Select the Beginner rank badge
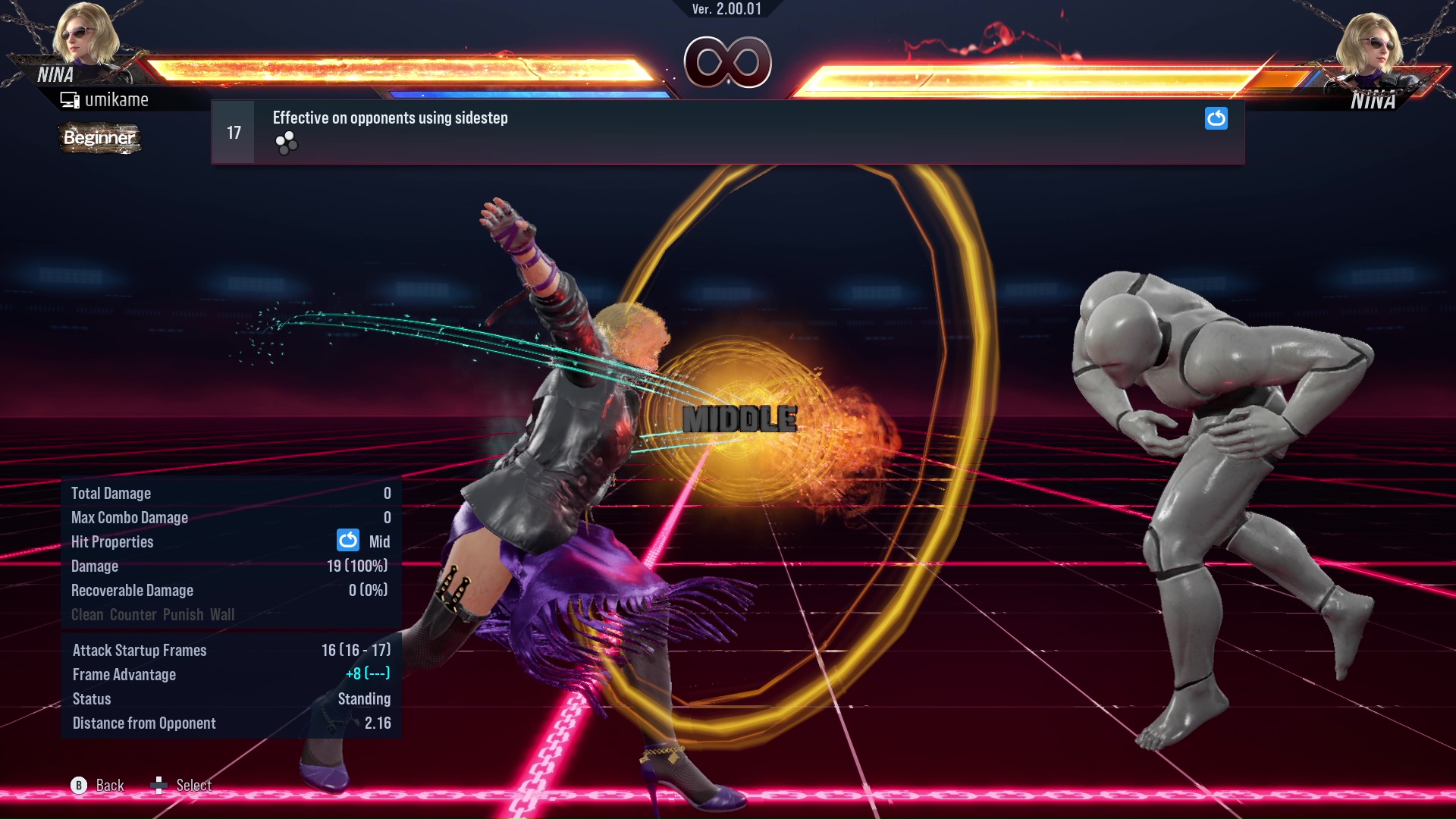Screen dimensions: 1456x819 click(99, 138)
